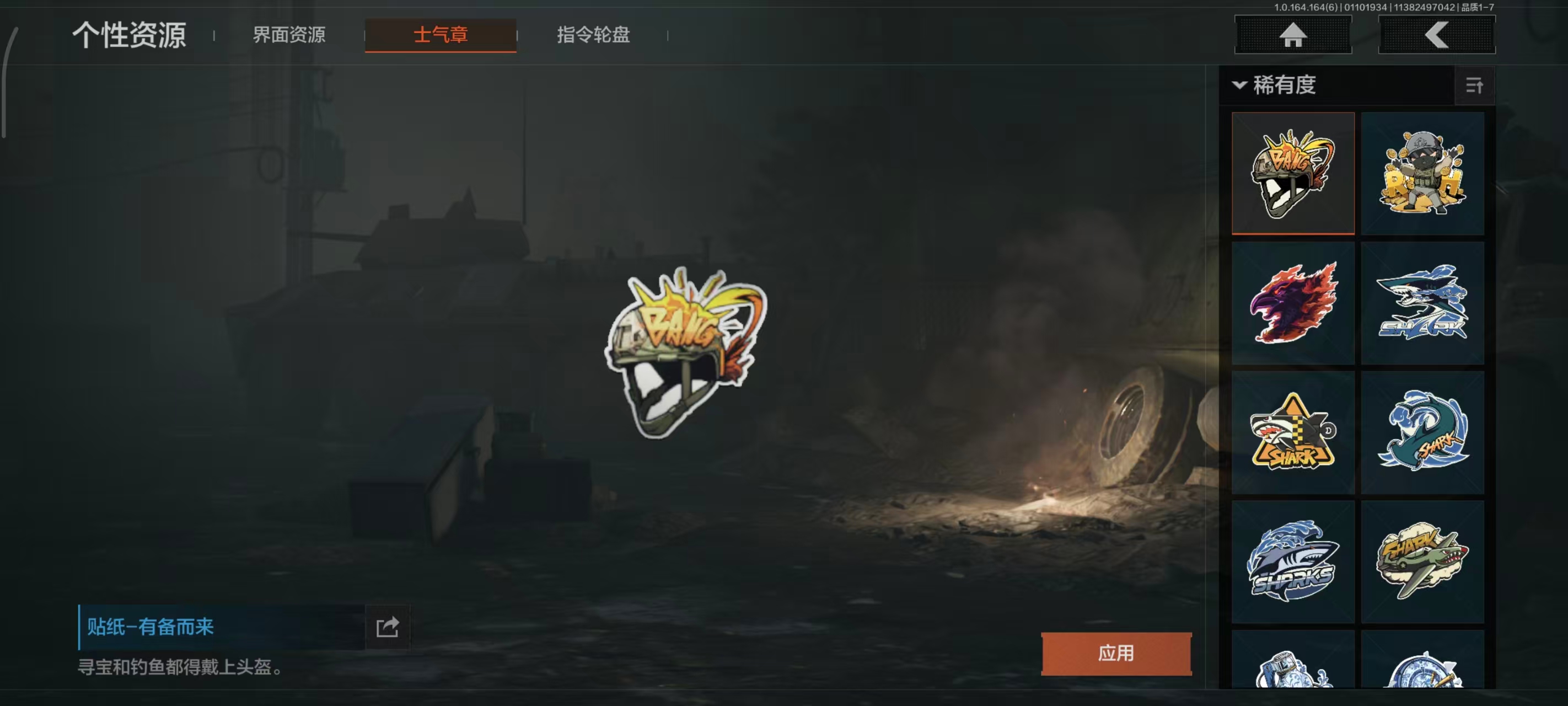The height and width of the screenshot is (706, 1568).
Task: Go back using the arrow icon
Action: (1437, 35)
